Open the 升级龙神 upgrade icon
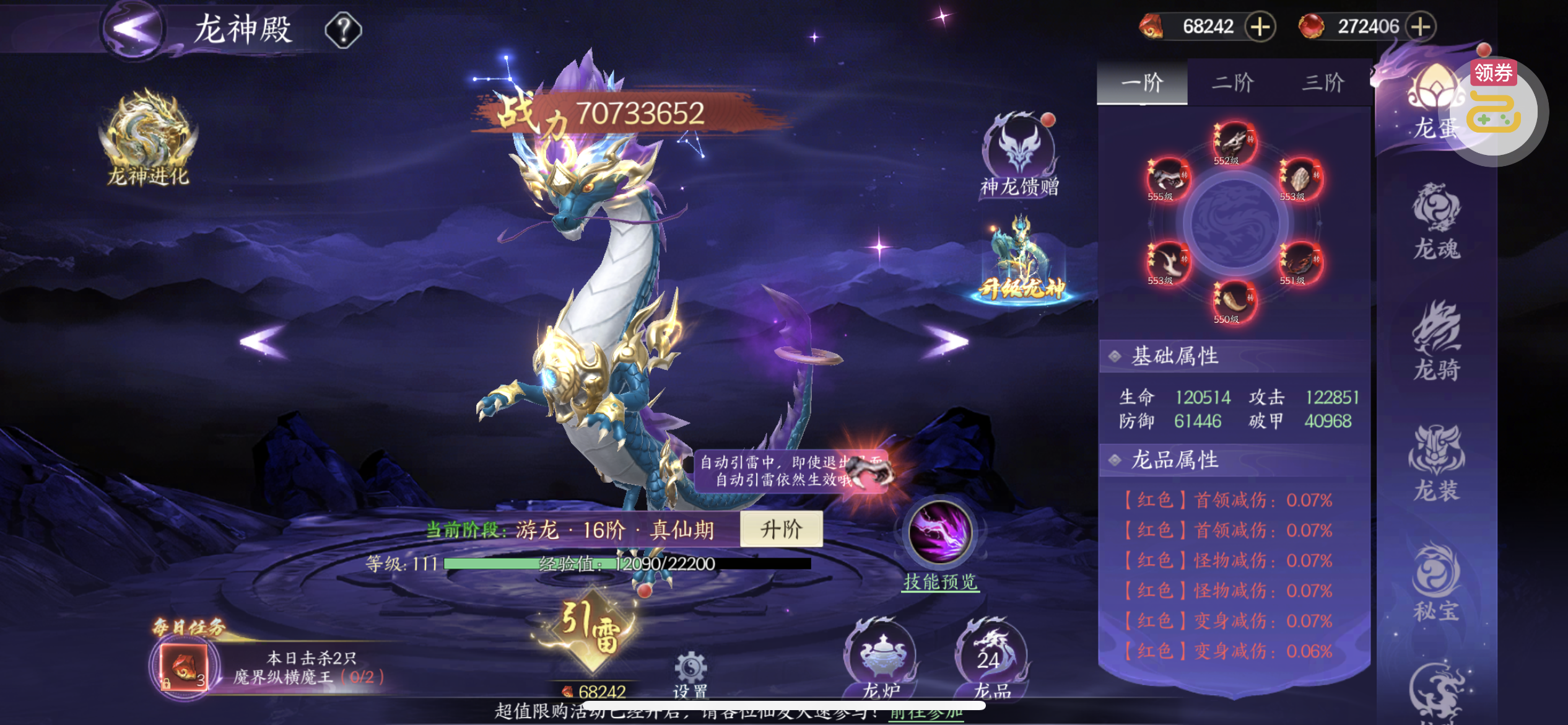Viewport: 1568px width, 725px height. [x=1021, y=260]
